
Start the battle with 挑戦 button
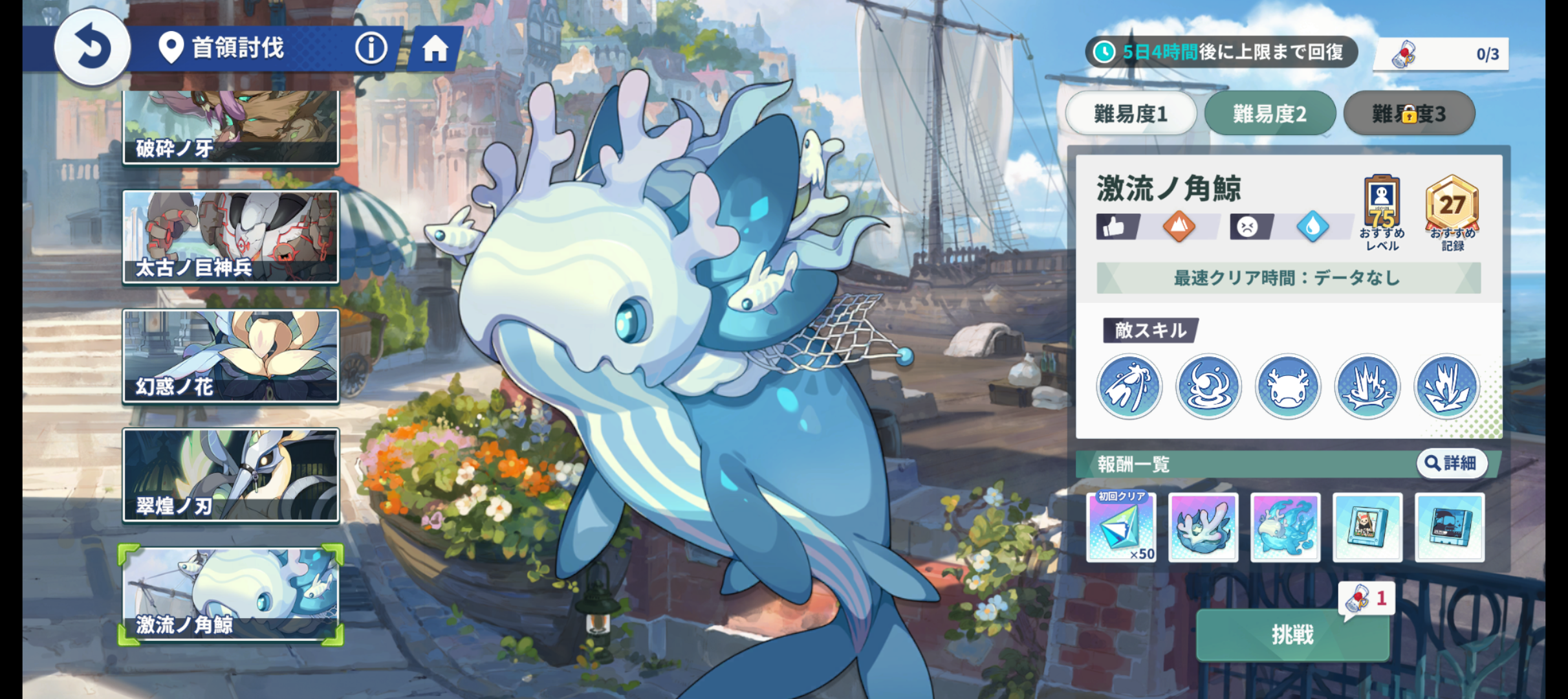pos(1292,635)
